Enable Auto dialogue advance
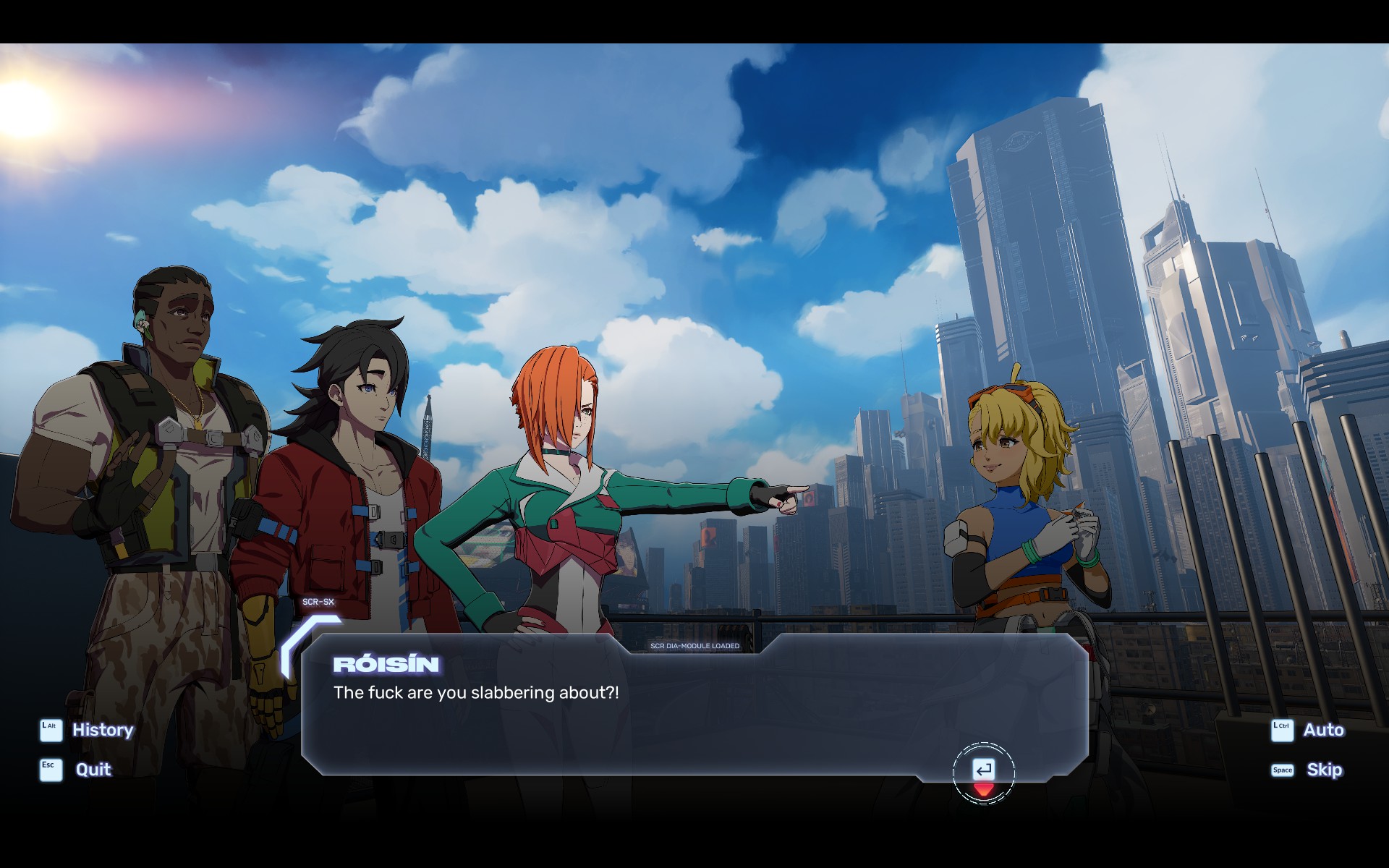The height and width of the screenshot is (868, 1389). (x=1322, y=730)
